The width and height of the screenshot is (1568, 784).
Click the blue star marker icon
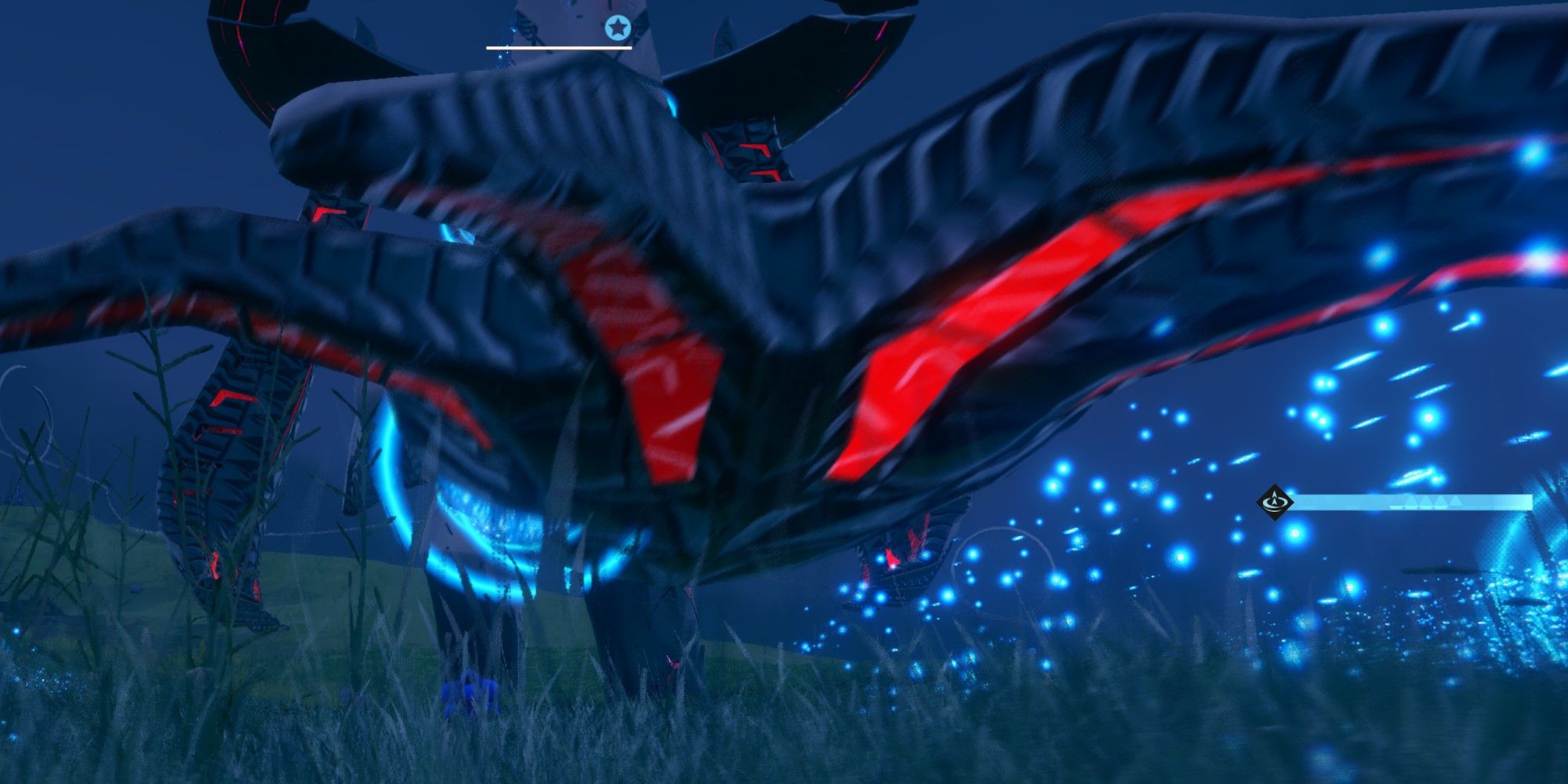[x=618, y=29]
